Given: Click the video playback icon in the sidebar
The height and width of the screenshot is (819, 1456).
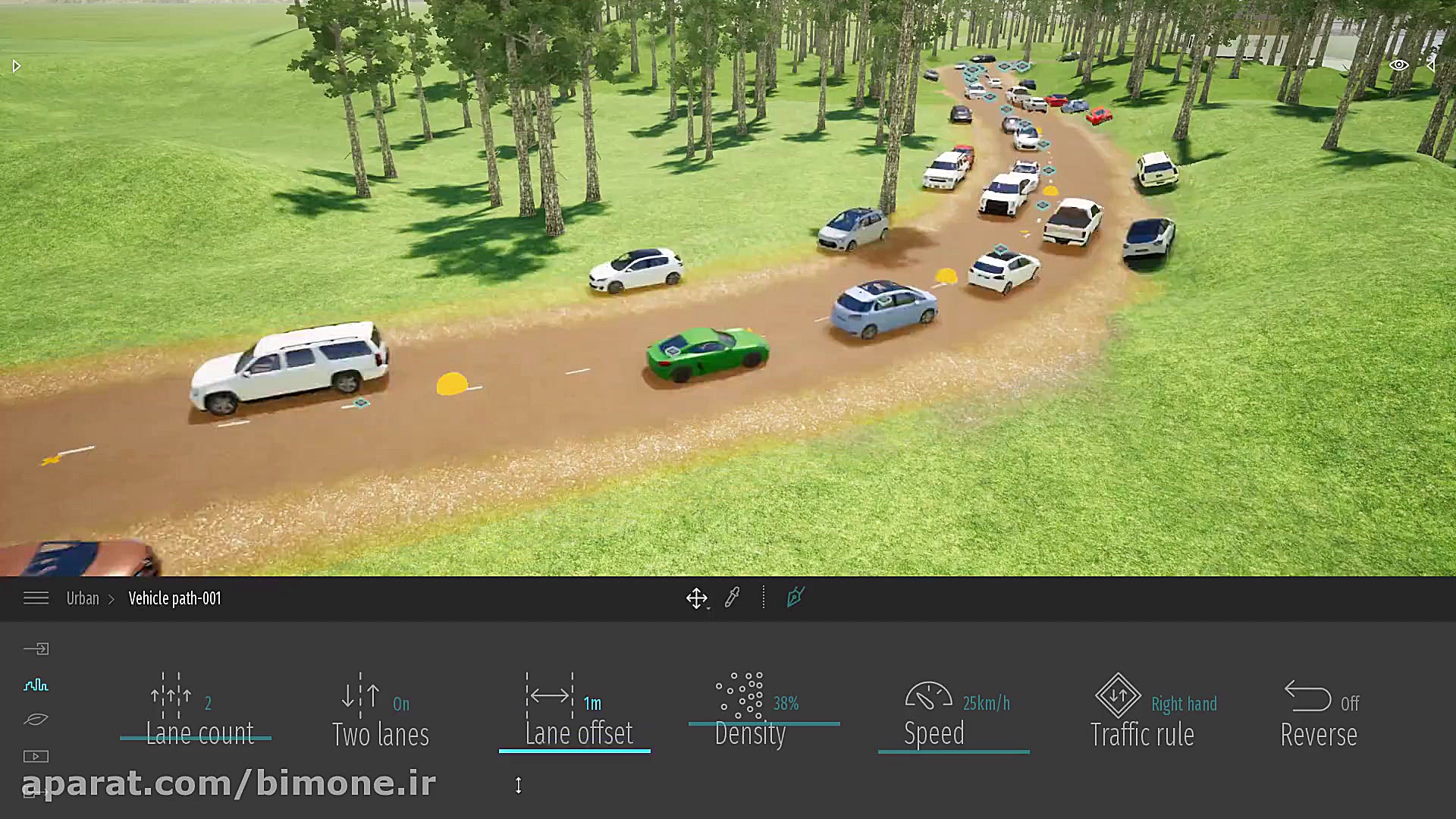Looking at the screenshot, I should point(36,755).
